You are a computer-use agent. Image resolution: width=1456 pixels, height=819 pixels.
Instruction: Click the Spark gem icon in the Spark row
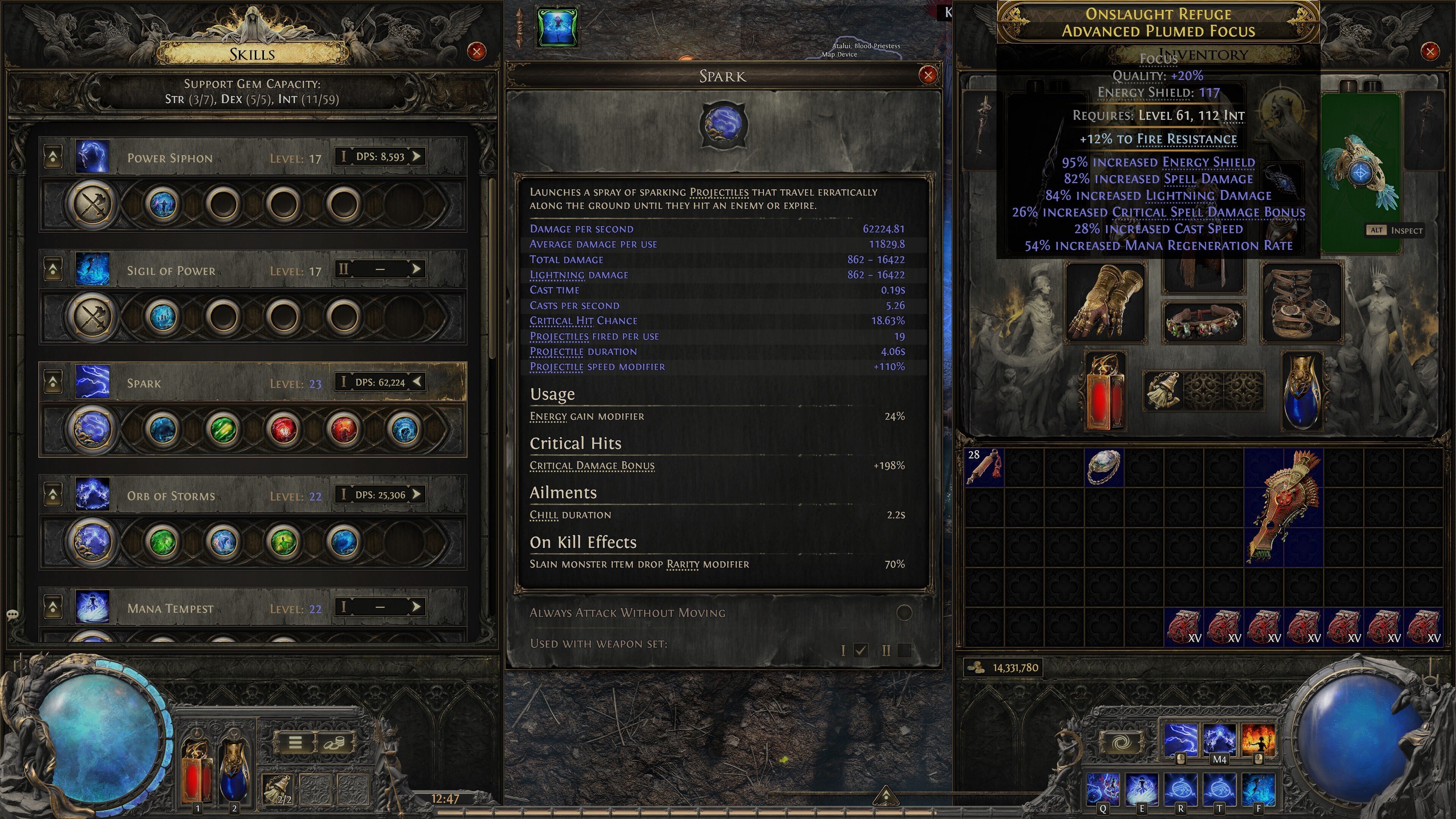[91, 428]
